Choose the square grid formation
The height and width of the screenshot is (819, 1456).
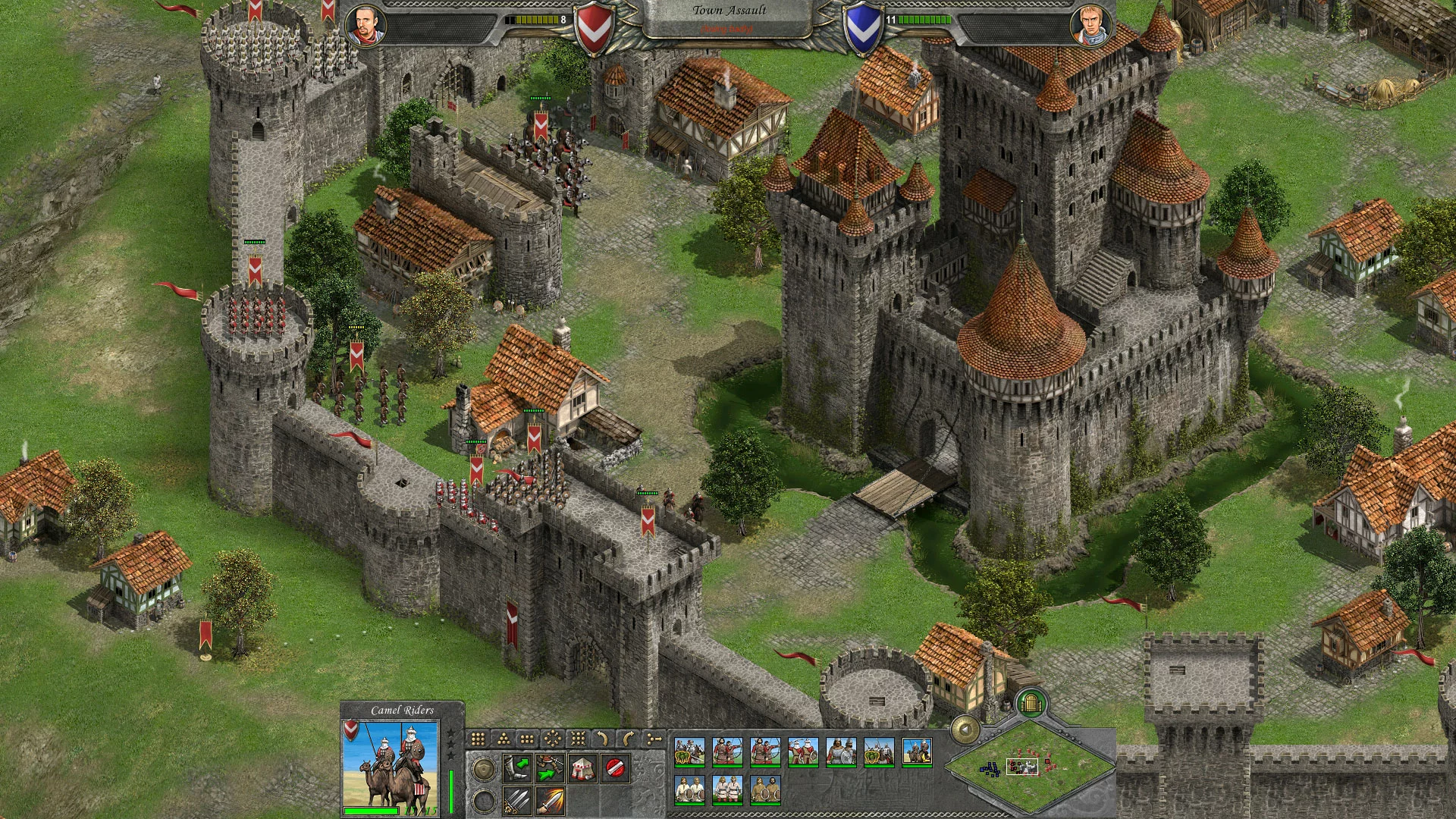(x=478, y=739)
